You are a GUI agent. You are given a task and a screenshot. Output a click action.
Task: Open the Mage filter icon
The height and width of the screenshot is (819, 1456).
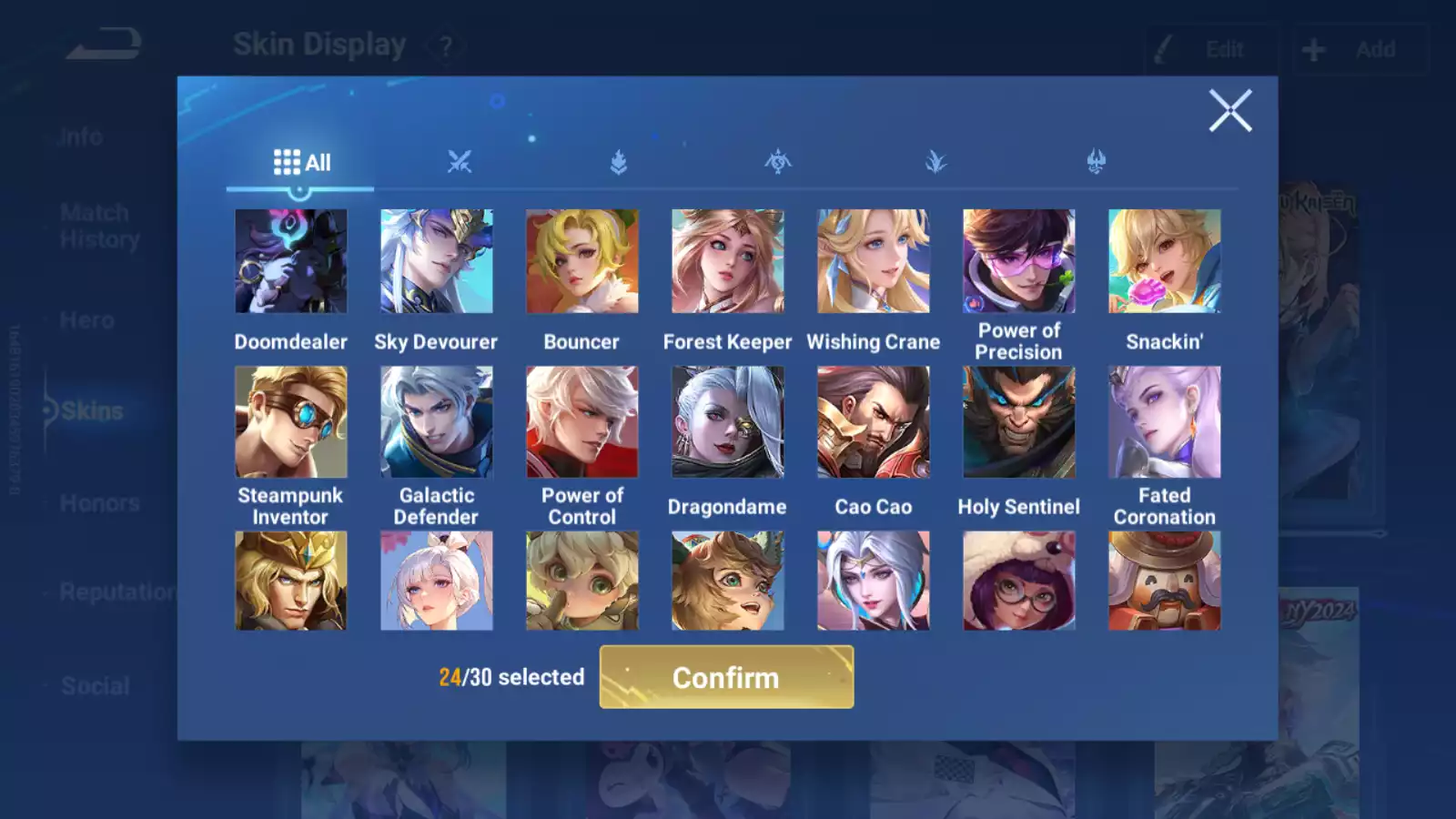tap(935, 162)
